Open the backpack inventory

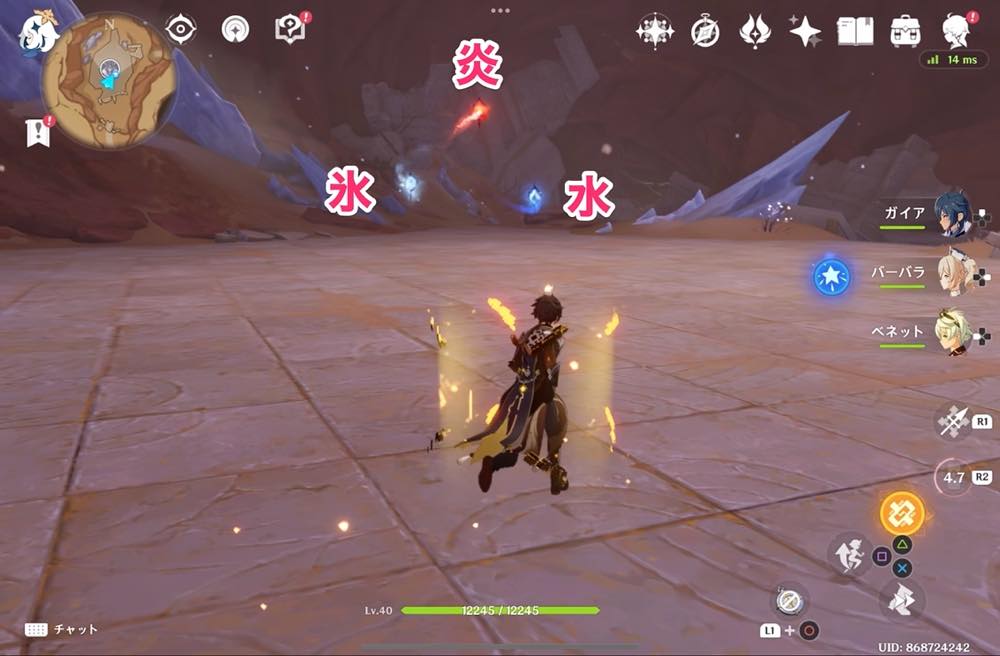click(907, 31)
